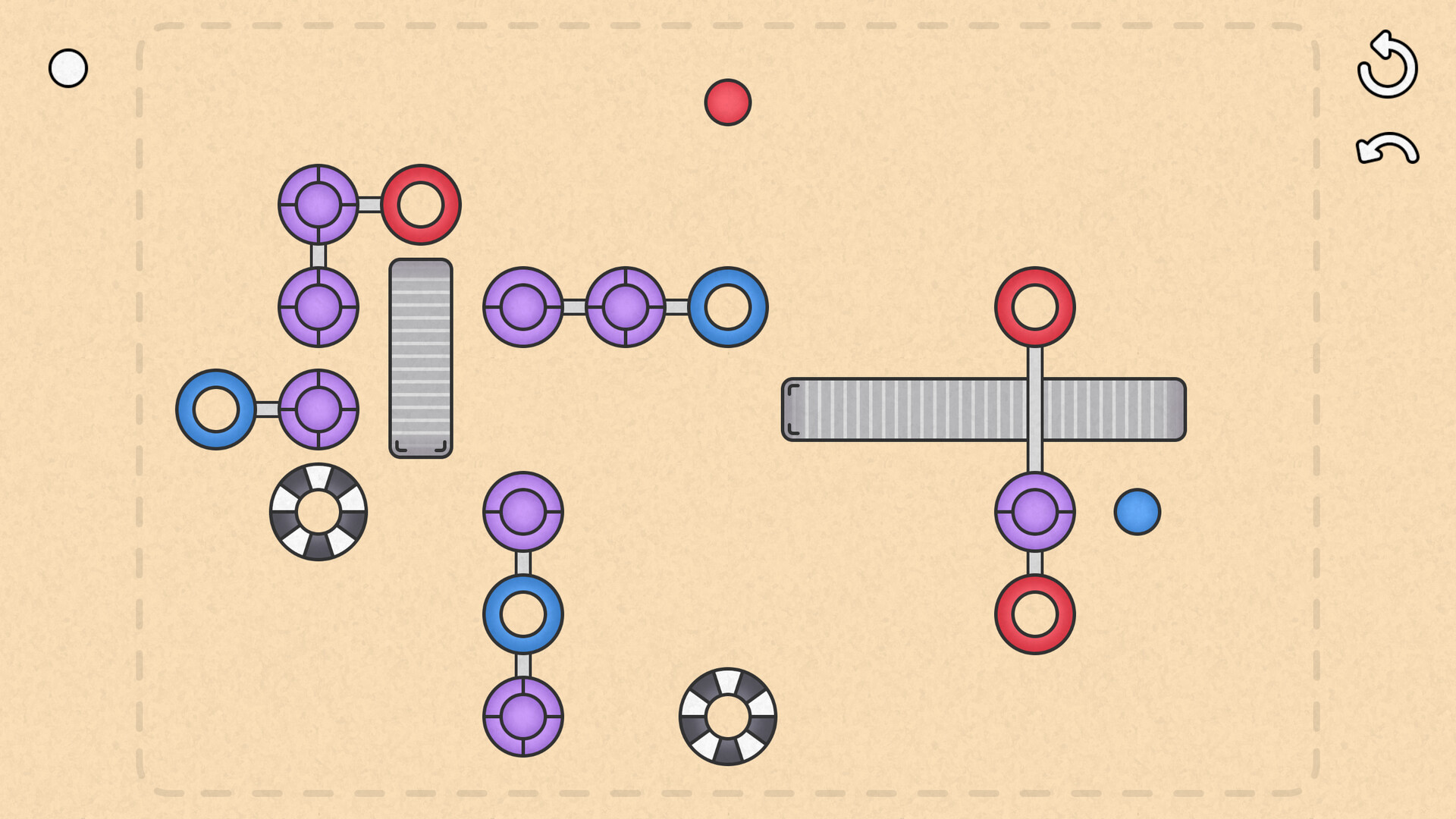
Task: Select the red ring above the long horizontal platform
Action: tap(1034, 306)
